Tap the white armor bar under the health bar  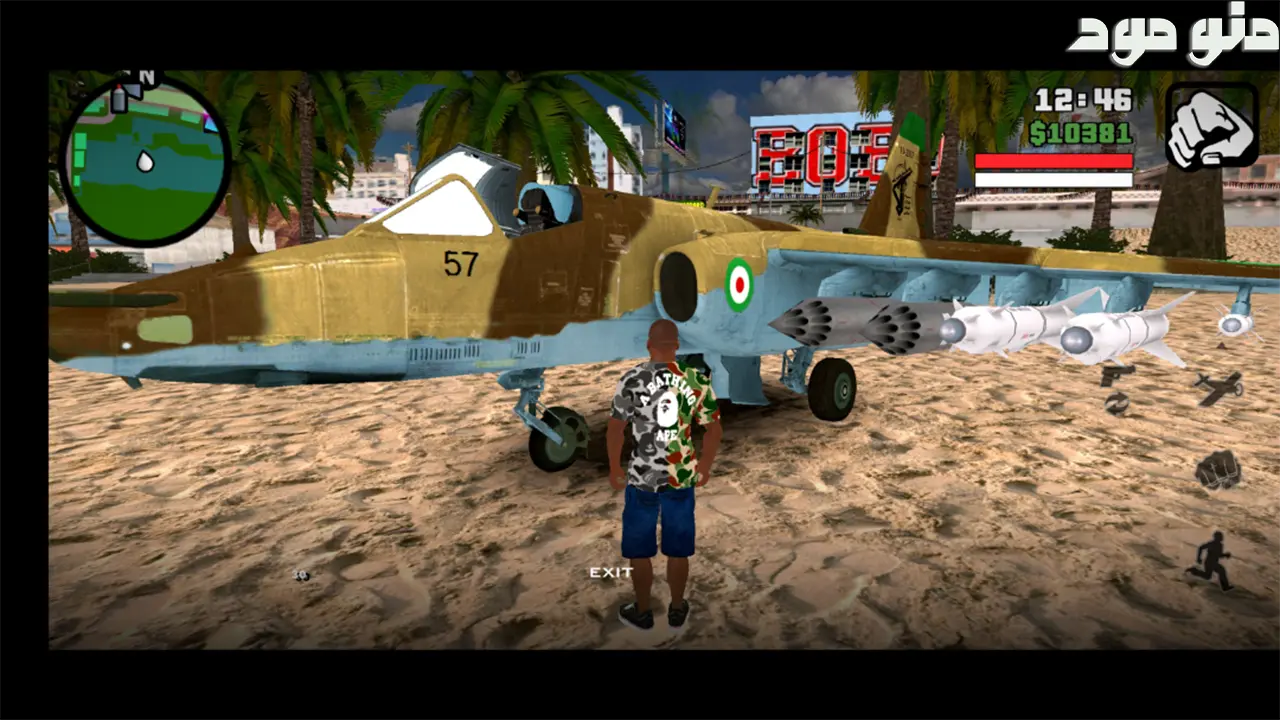(x=1055, y=180)
